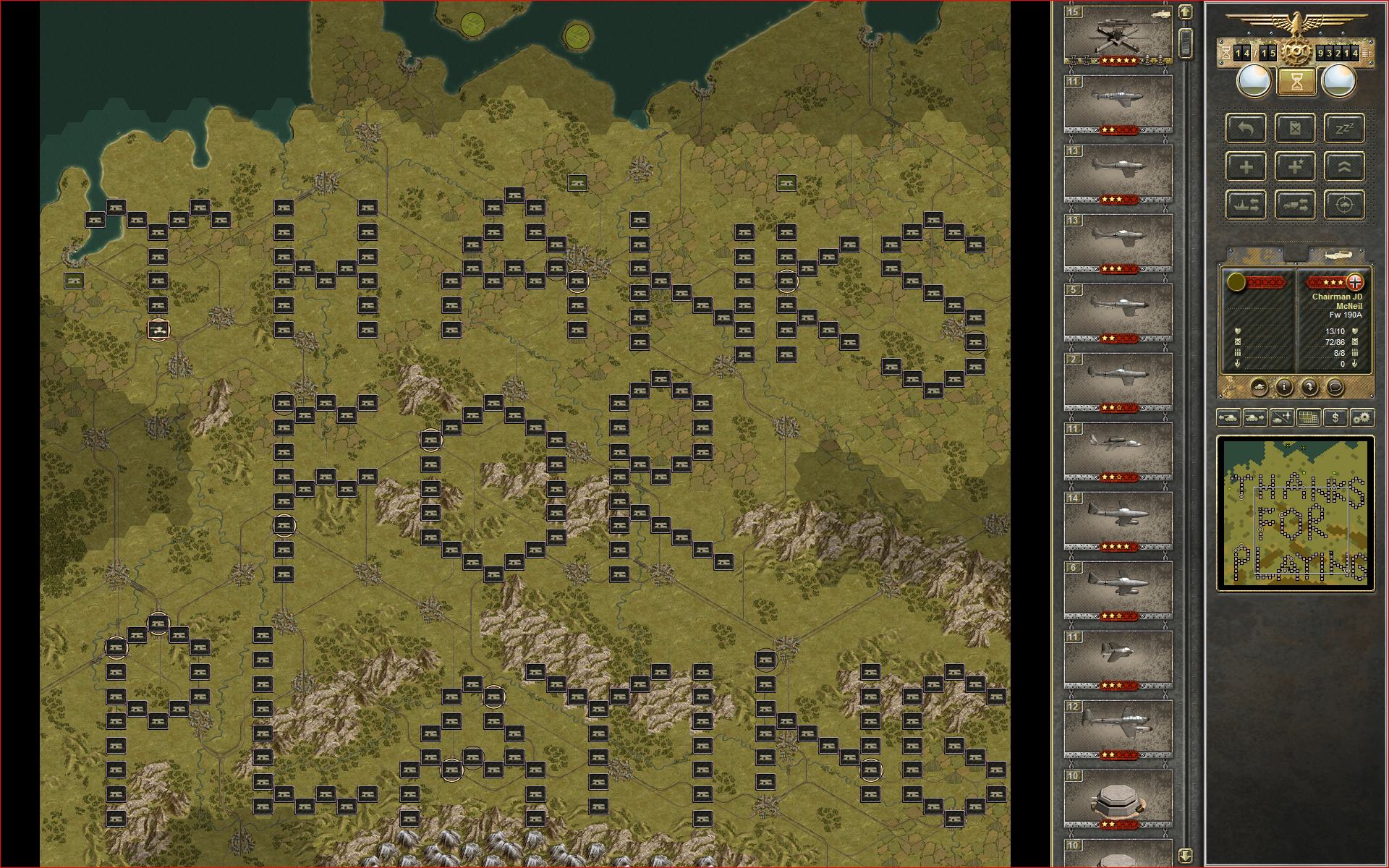Screen dimensions: 1389x868
Task: Select the Undo move arrow button
Action: tap(1246, 129)
